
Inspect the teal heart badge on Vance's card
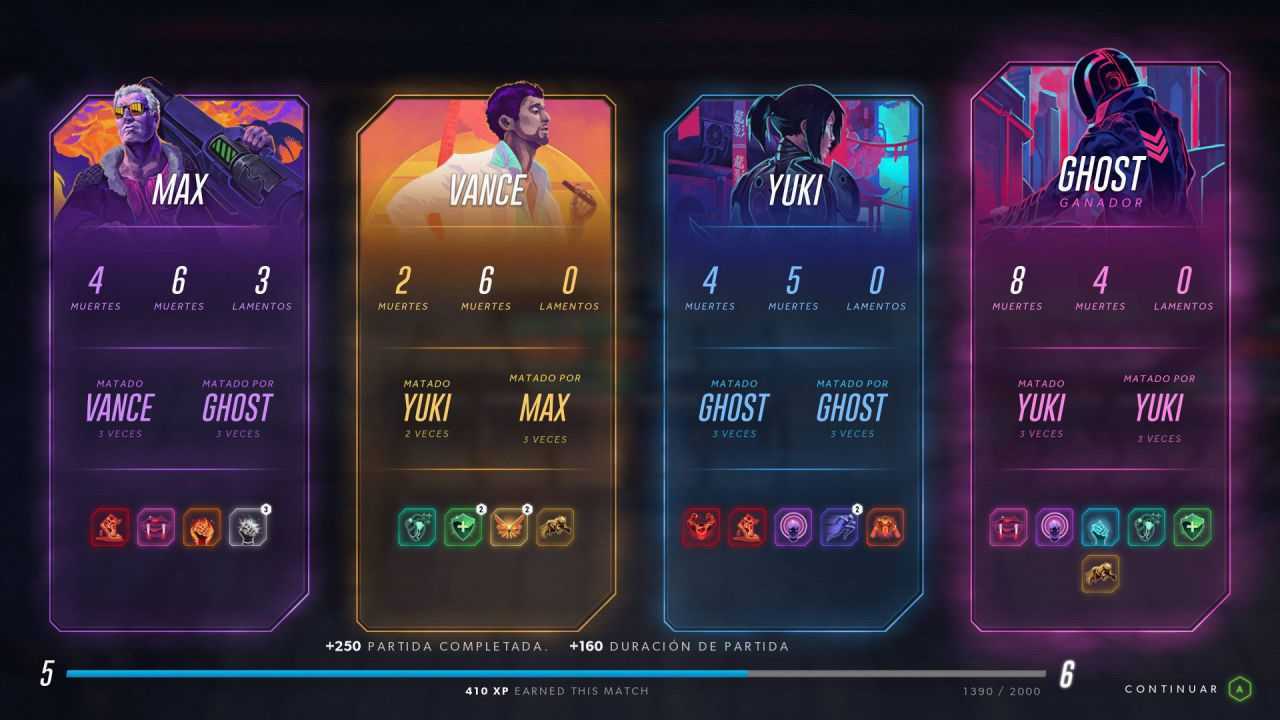(x=417, y=527)
